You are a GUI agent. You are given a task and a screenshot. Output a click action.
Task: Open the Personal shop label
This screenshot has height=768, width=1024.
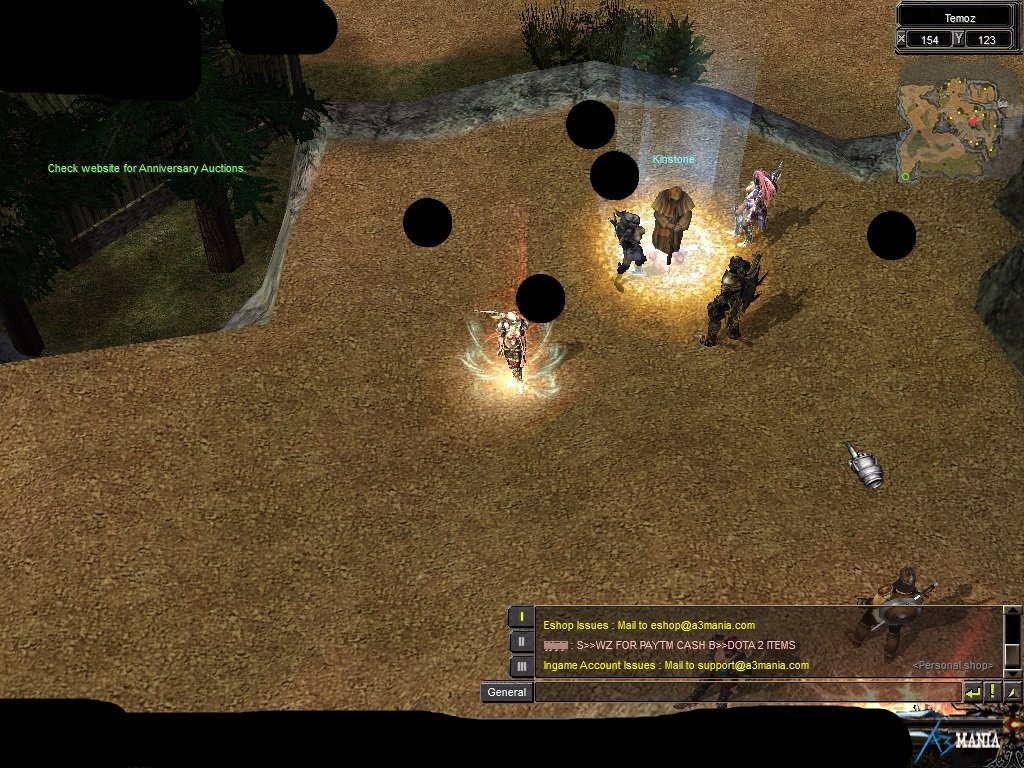952,665
